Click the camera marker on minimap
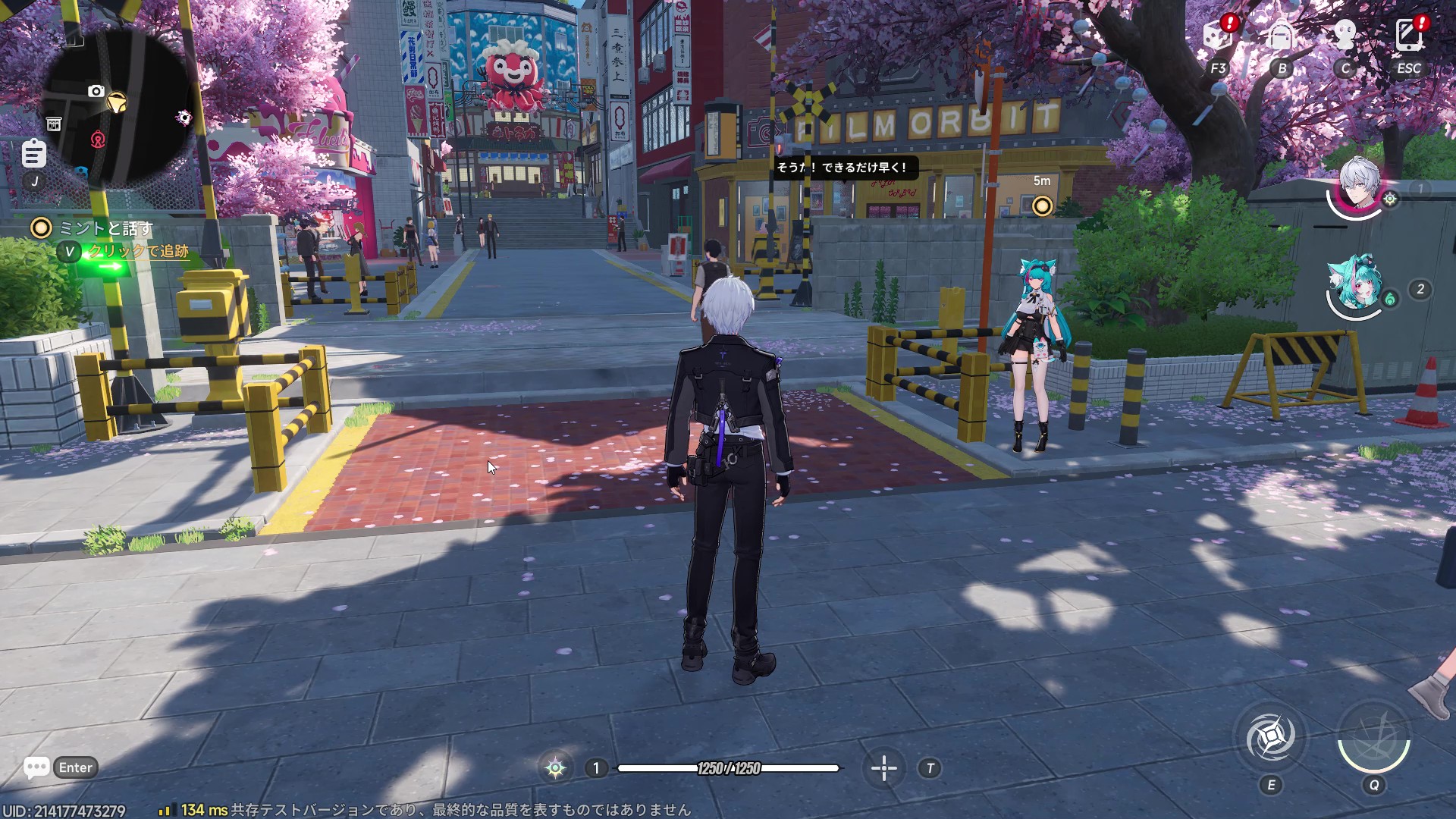Viewport: 1456px width, 819px height. [96, 92]
